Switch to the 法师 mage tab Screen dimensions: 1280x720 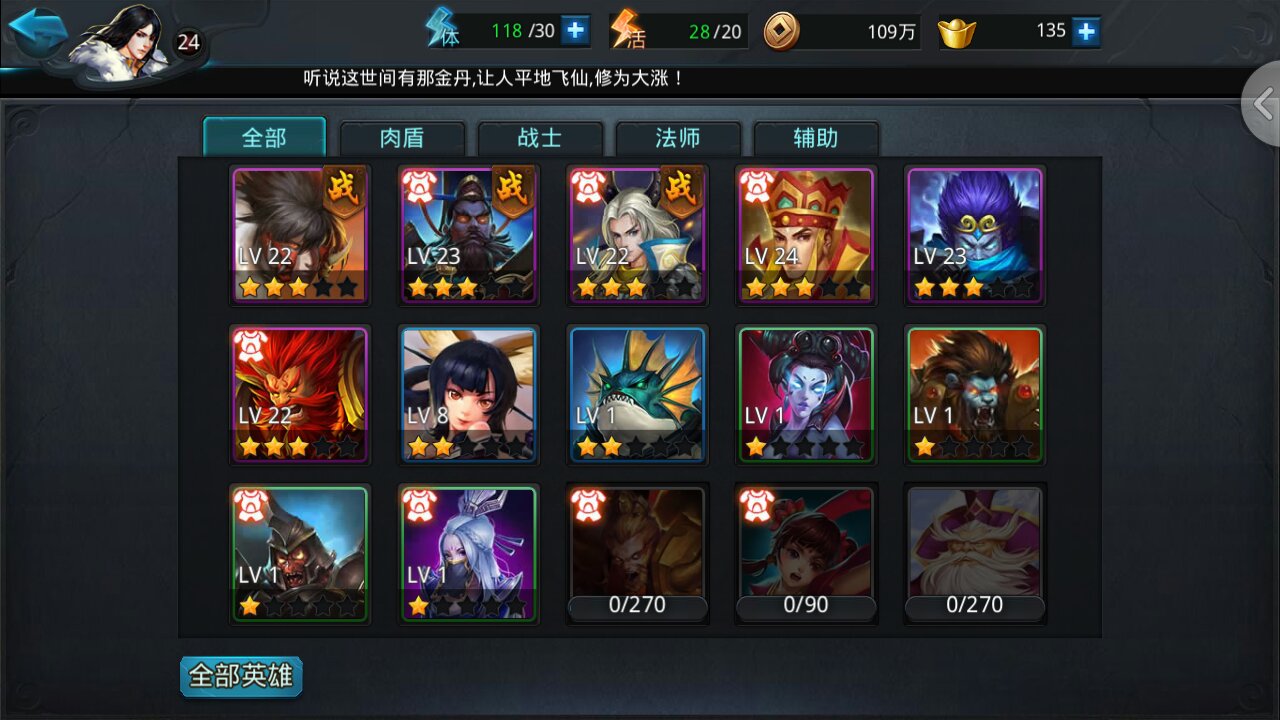[678, 139]
